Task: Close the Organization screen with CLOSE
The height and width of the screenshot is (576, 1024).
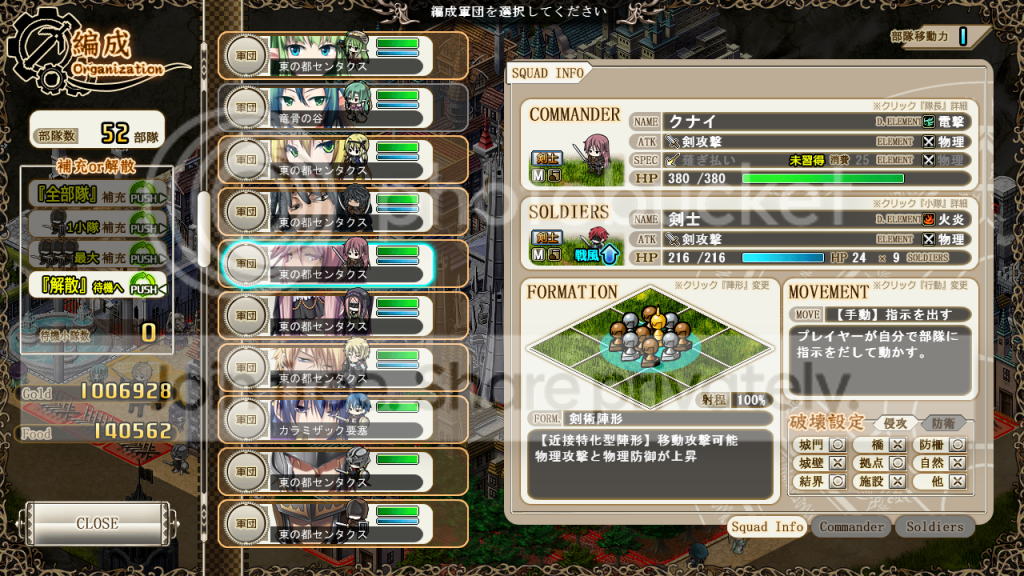Action: (97, 523)
